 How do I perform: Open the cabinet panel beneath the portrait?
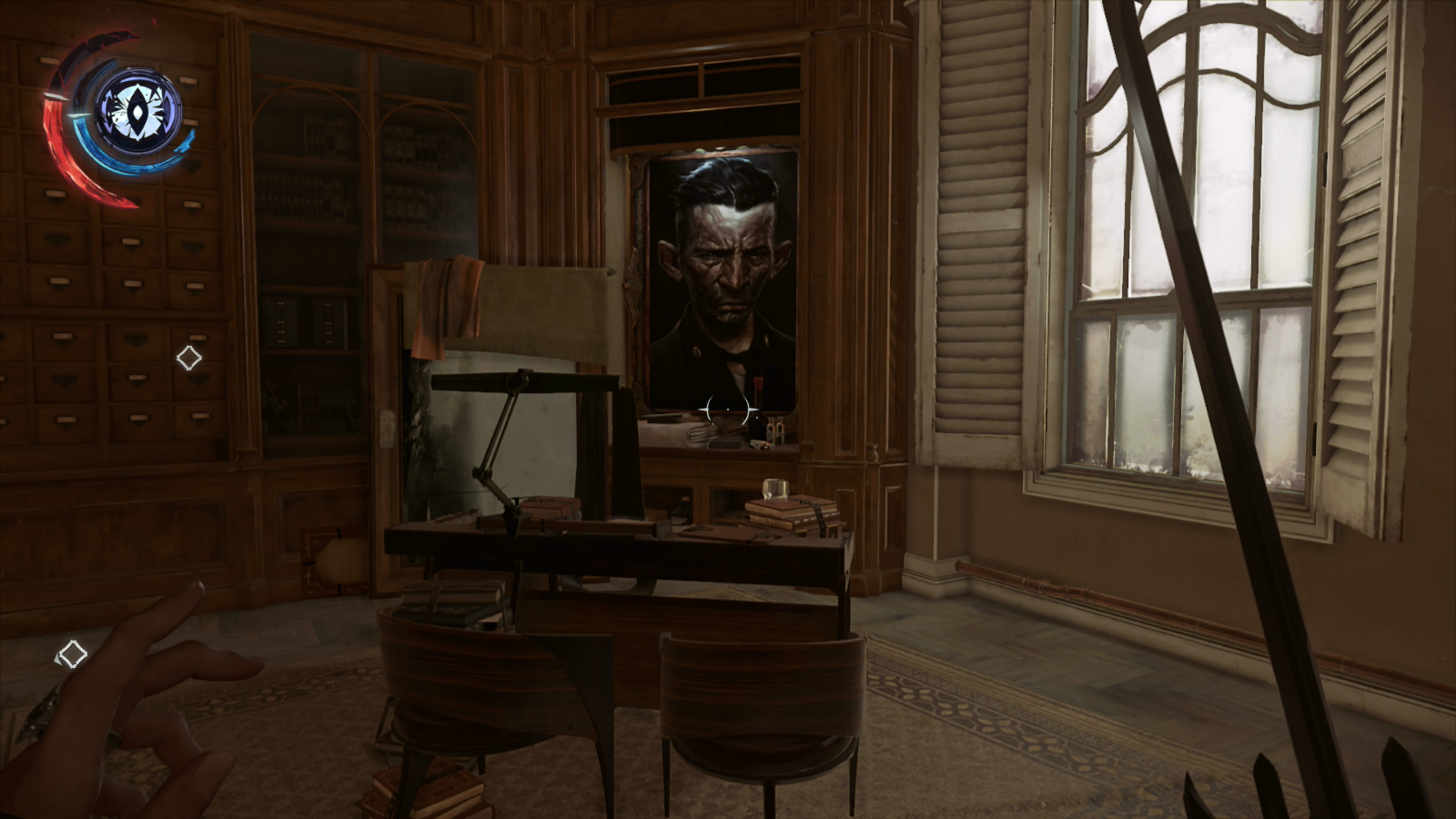click(728, 500)
